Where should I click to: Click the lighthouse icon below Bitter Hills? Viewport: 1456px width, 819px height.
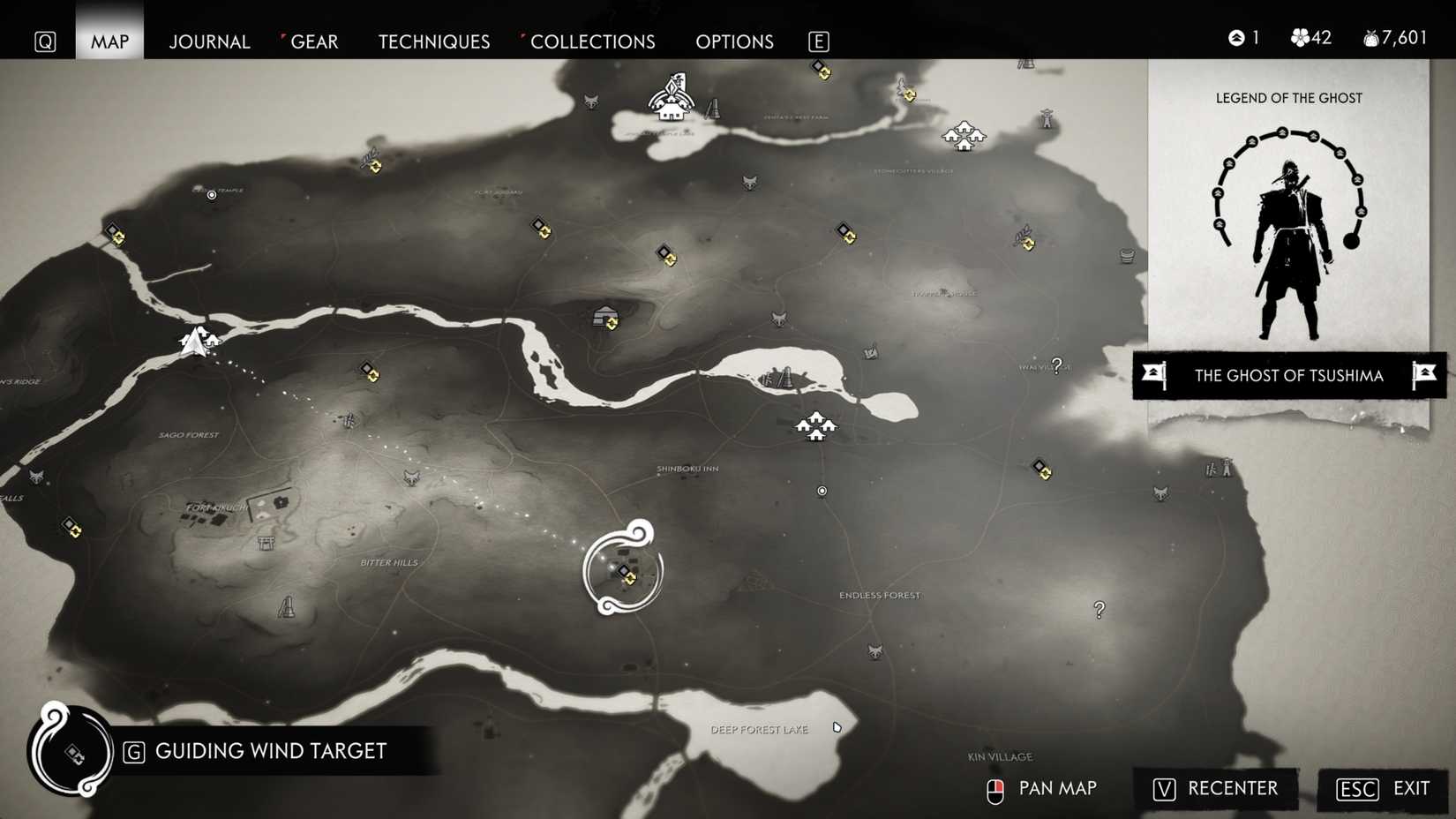click(x=287, y=606)
